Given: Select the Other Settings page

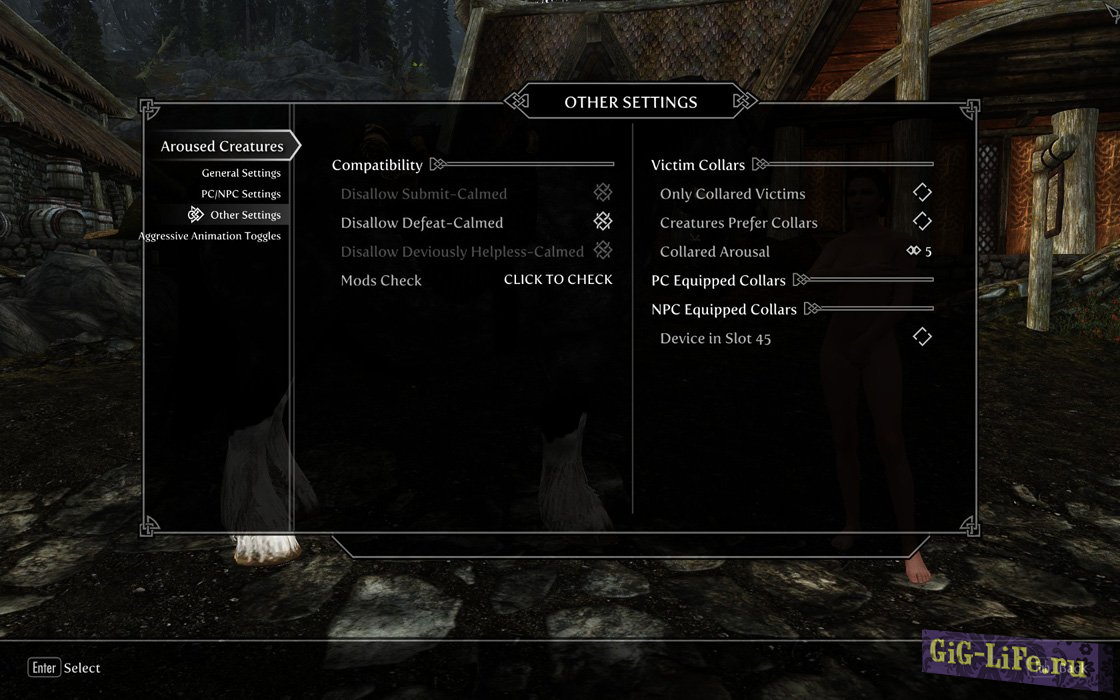Looking at the screenshot, I should 245,215.
